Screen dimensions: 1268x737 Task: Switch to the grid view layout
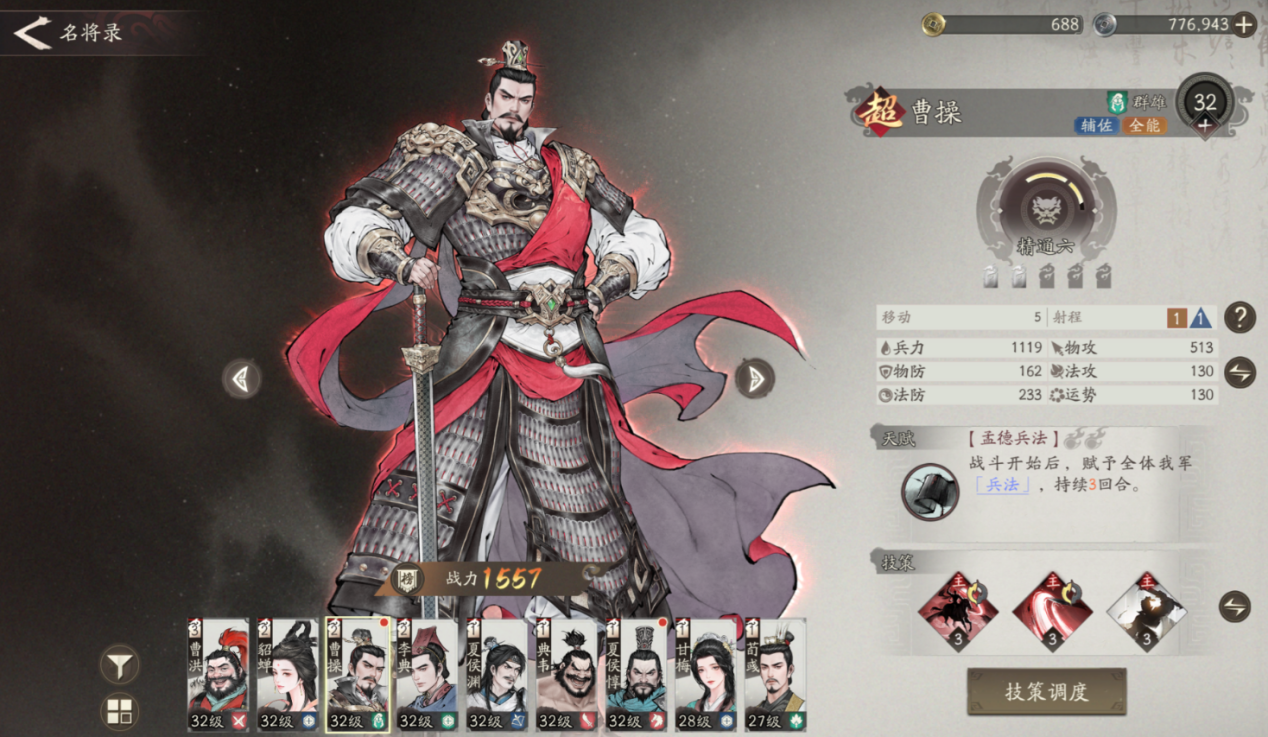pos(120,712)
